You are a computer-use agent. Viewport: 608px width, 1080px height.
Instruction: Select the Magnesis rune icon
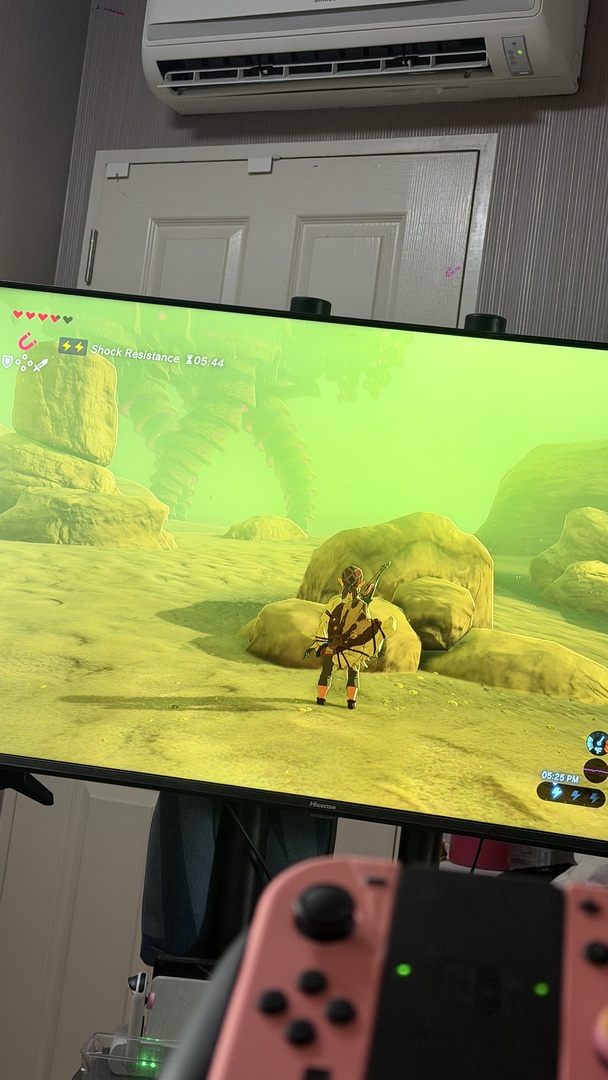click(27, 344)
